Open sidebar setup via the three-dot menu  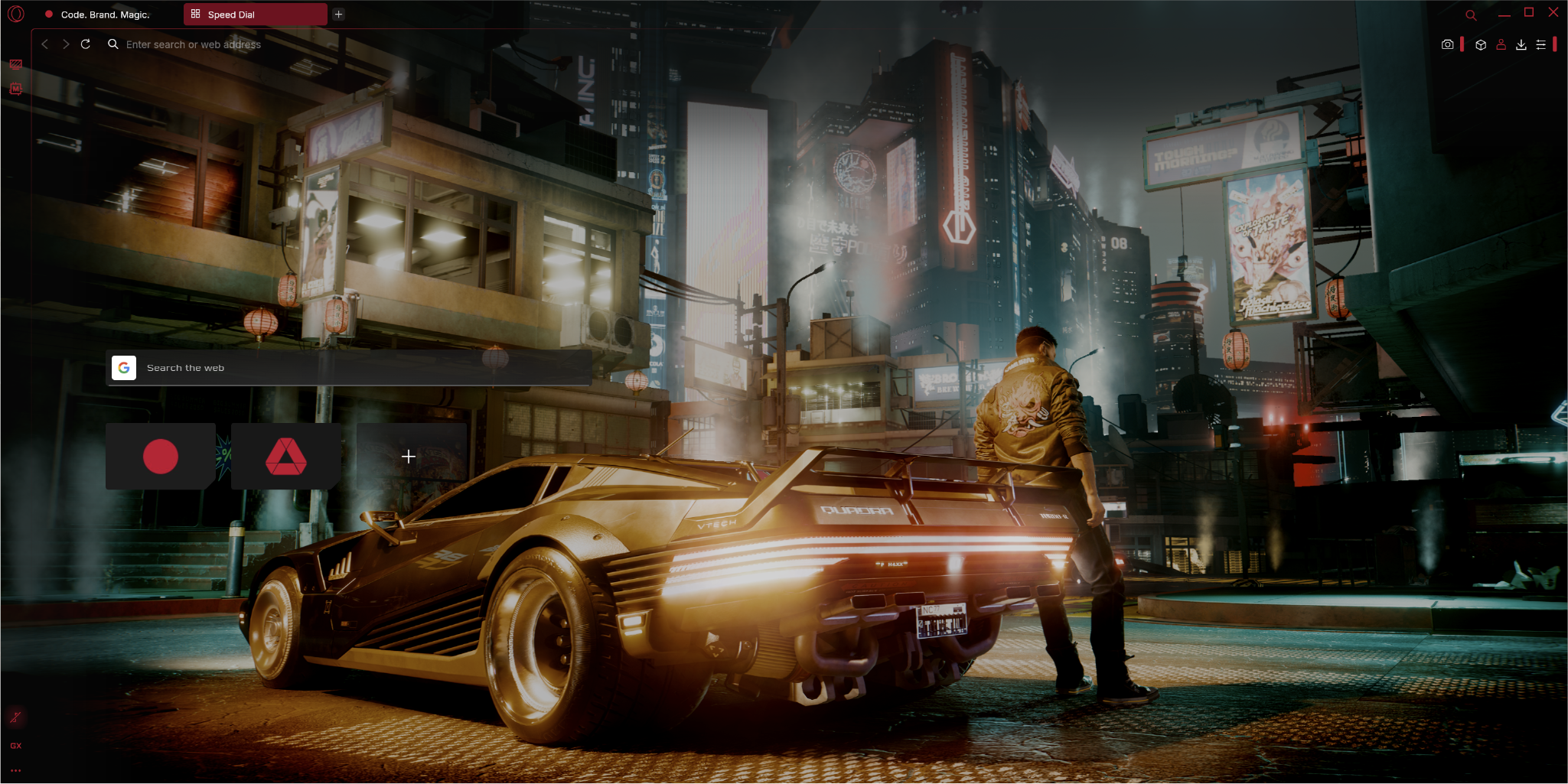(15, 771)
